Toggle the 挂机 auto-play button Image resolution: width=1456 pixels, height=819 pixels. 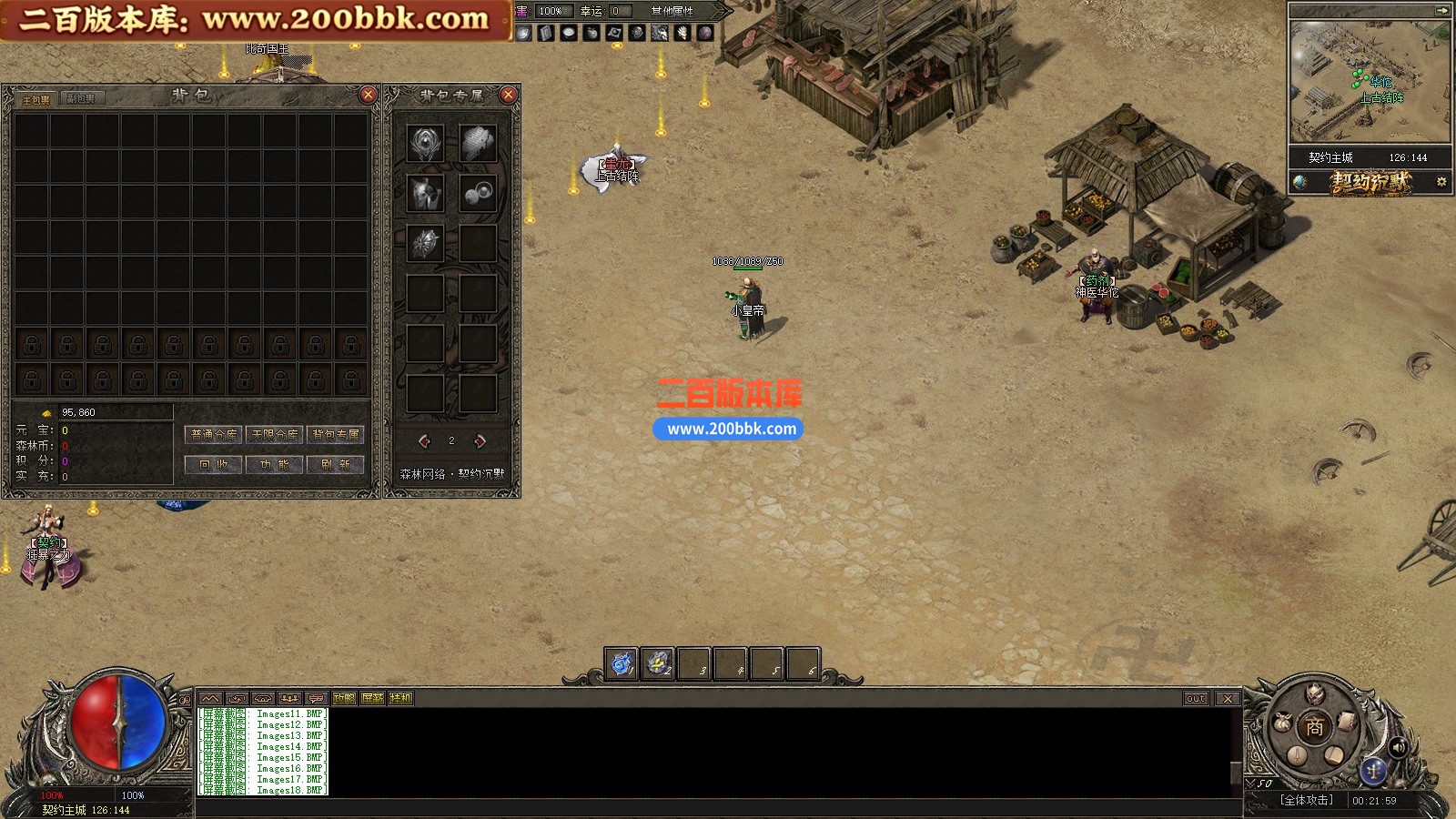coord(400,699)
